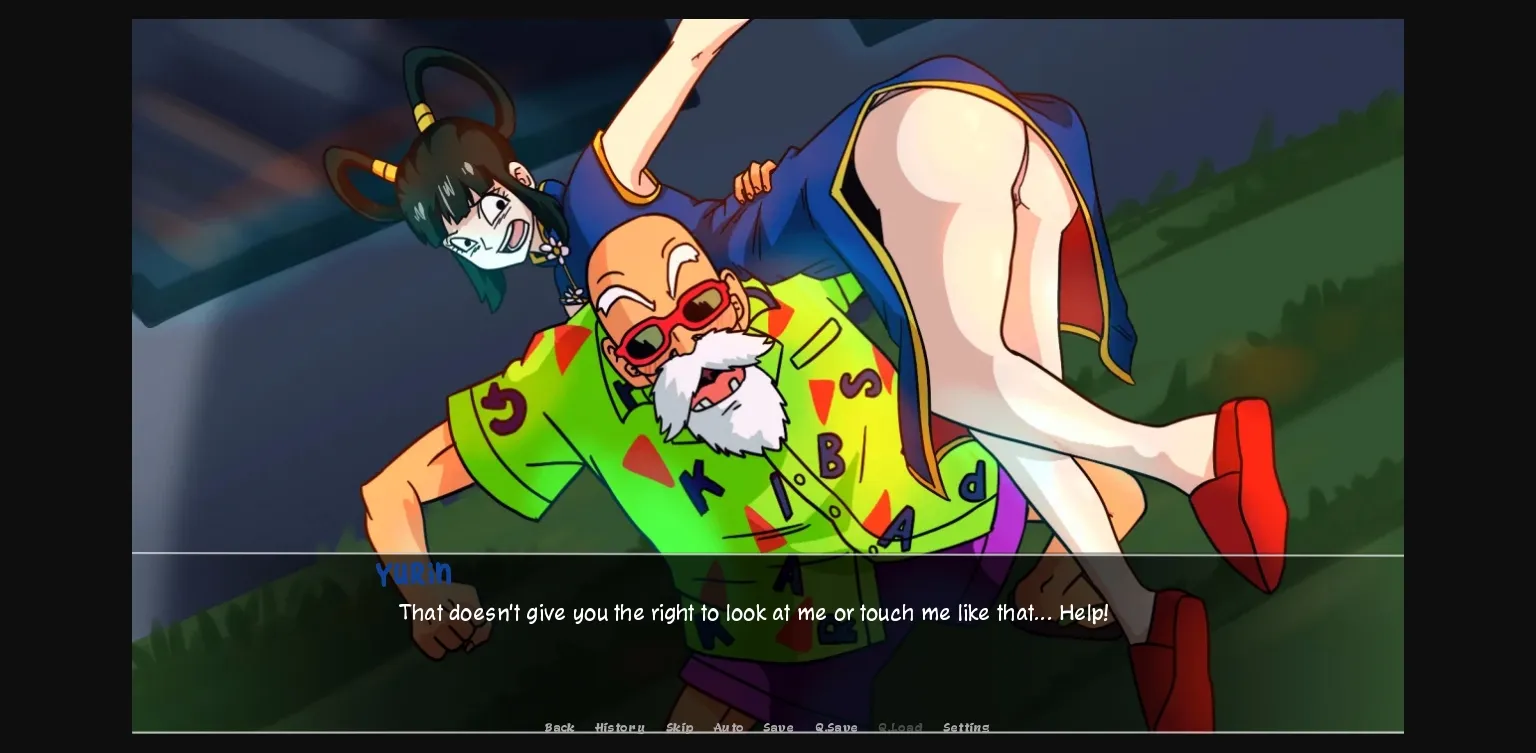
Task: Activate Auto in the bottom toolbar
Action: (x=728, y=728)
